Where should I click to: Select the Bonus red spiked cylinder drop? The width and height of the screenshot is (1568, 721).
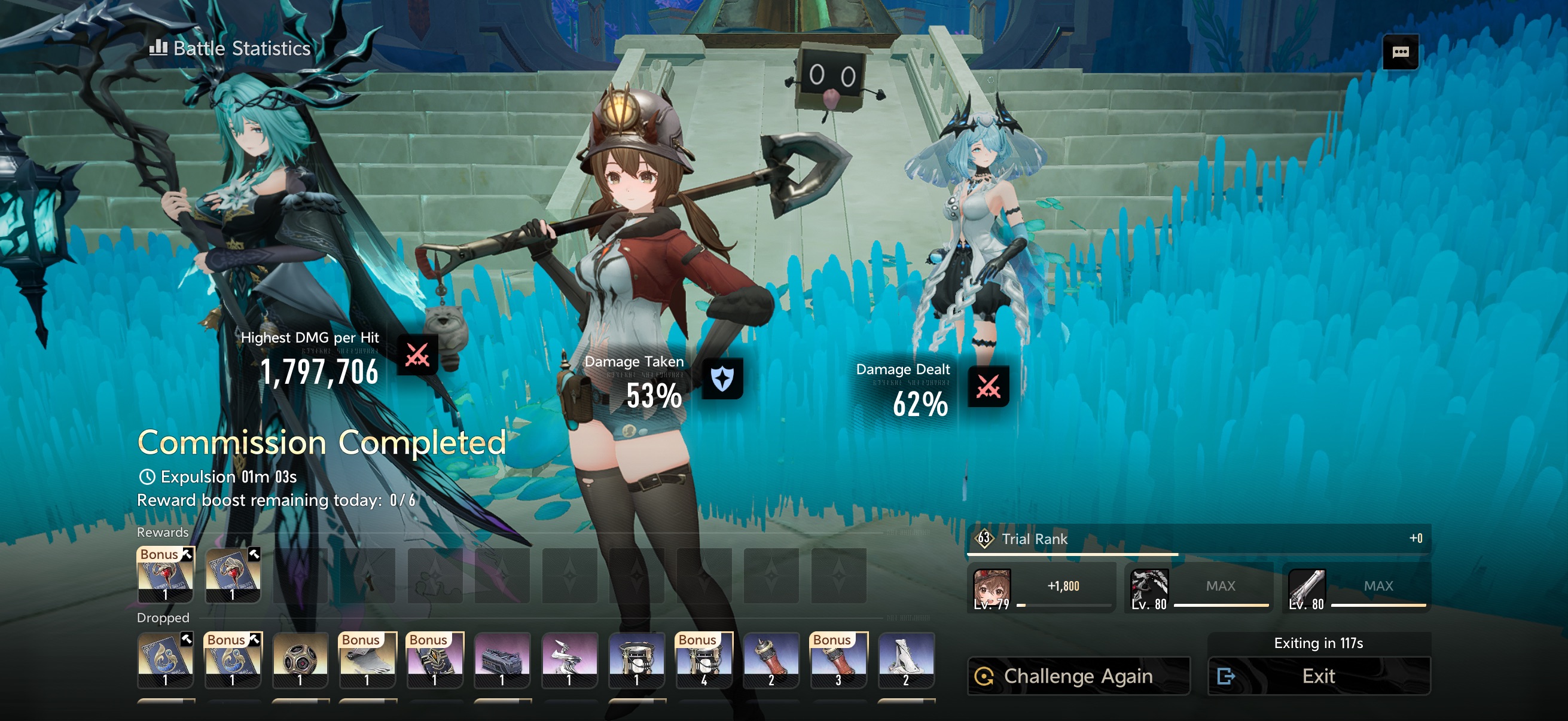838,660
